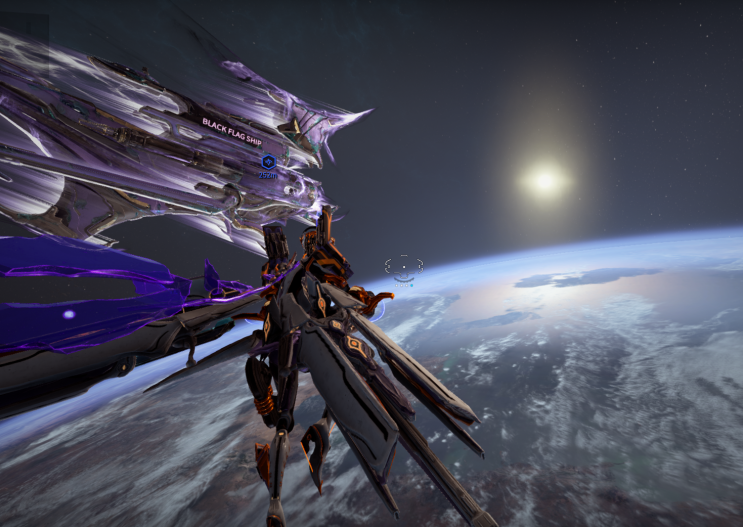Select the blue hexagon waypoint marker
Image resolution: width=743 pixels, height=527 pixels.
click(x=267, y=162)
